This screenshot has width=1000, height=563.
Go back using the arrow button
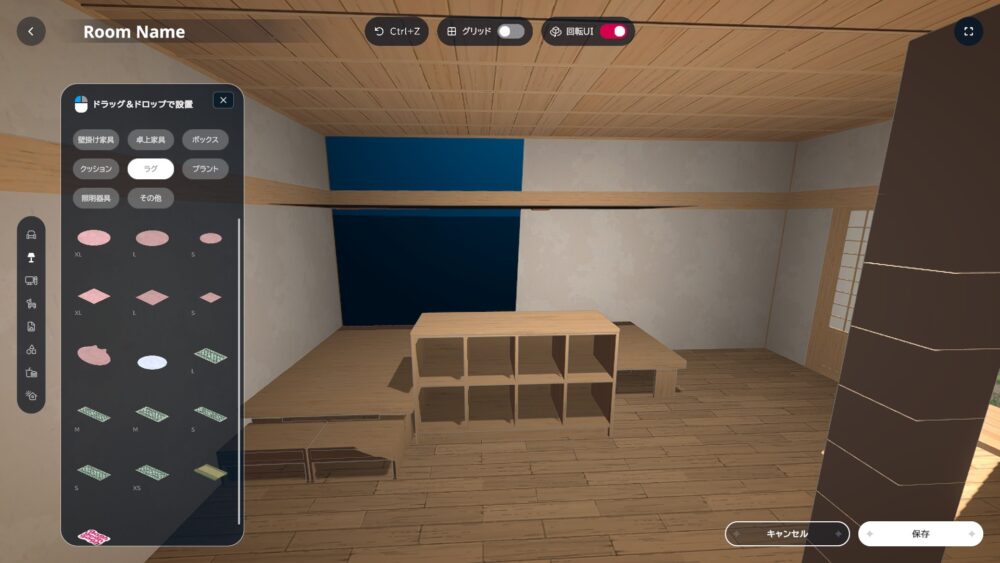click(30, 32)
